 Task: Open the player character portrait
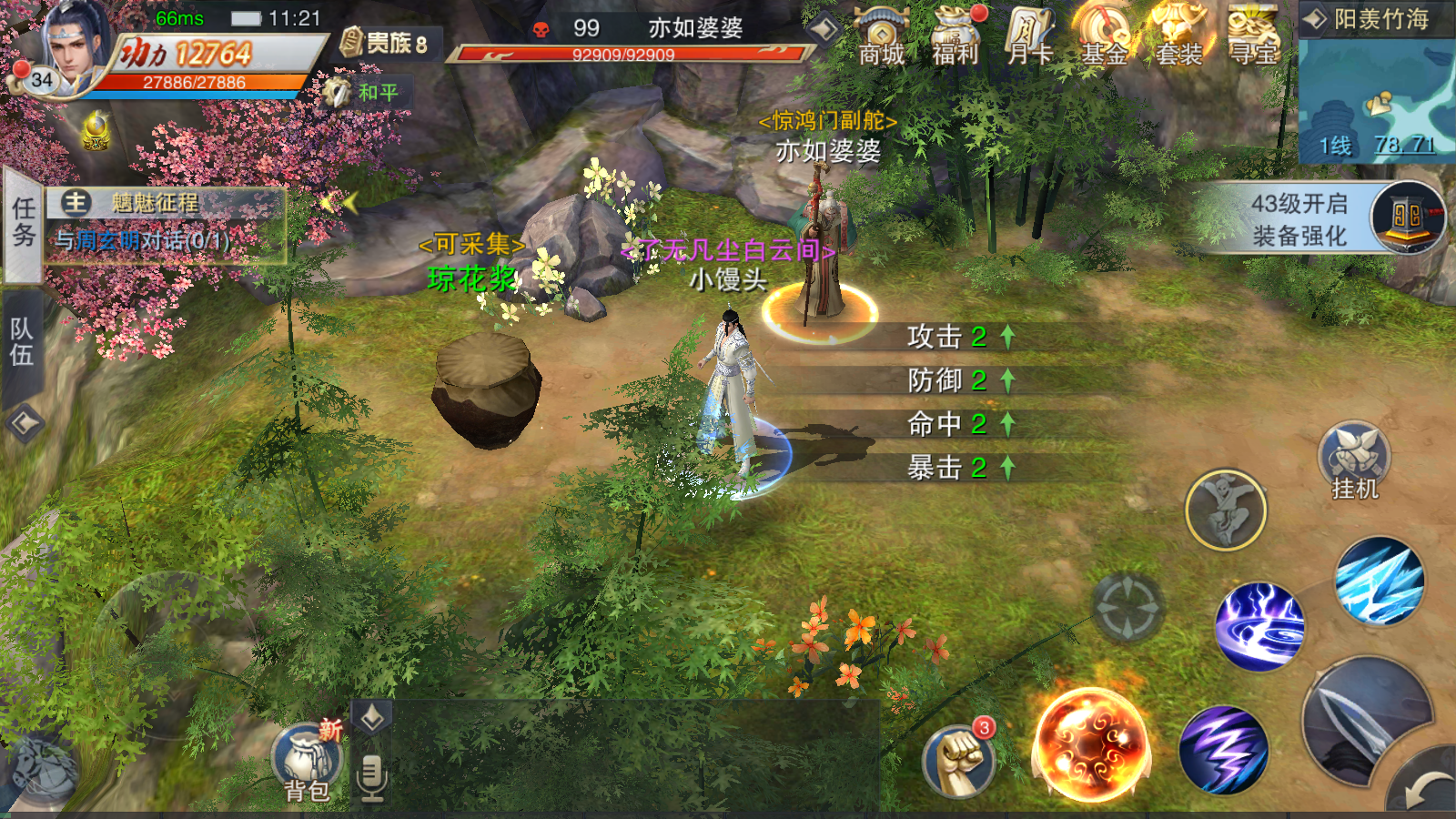pos(75,47)
